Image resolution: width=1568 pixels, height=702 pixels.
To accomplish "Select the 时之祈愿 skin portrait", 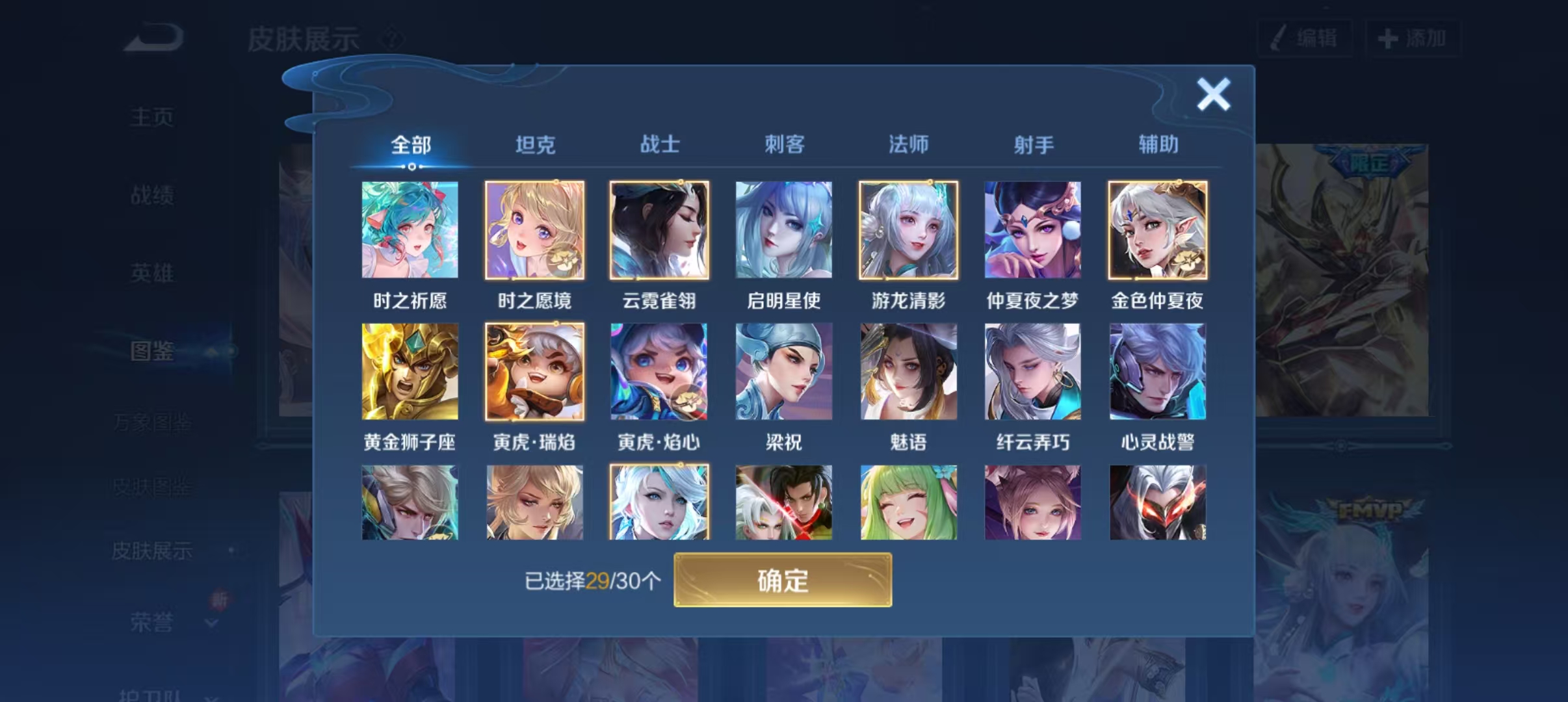I will point(410,230).
